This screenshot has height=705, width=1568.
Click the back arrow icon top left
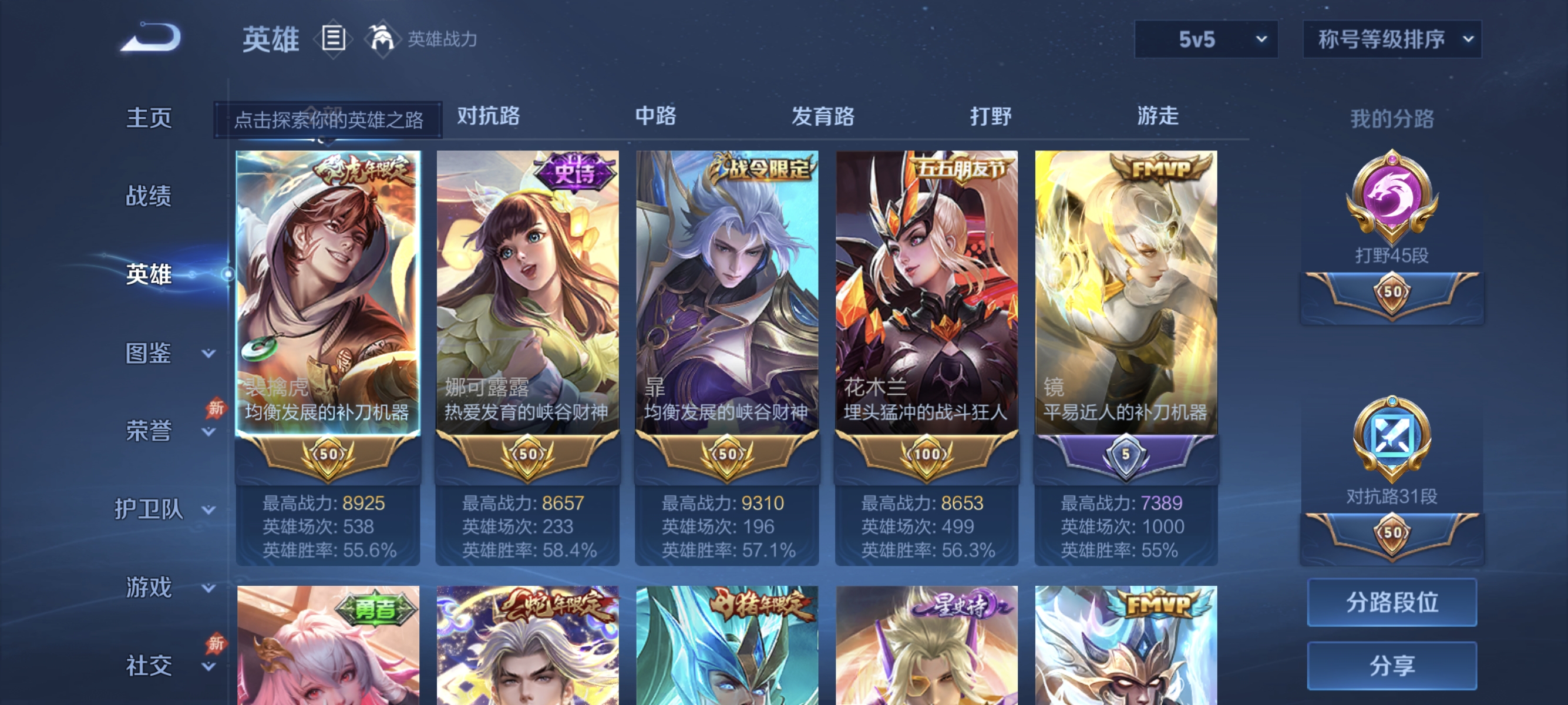pyautogui.click(x=150, y=36)
